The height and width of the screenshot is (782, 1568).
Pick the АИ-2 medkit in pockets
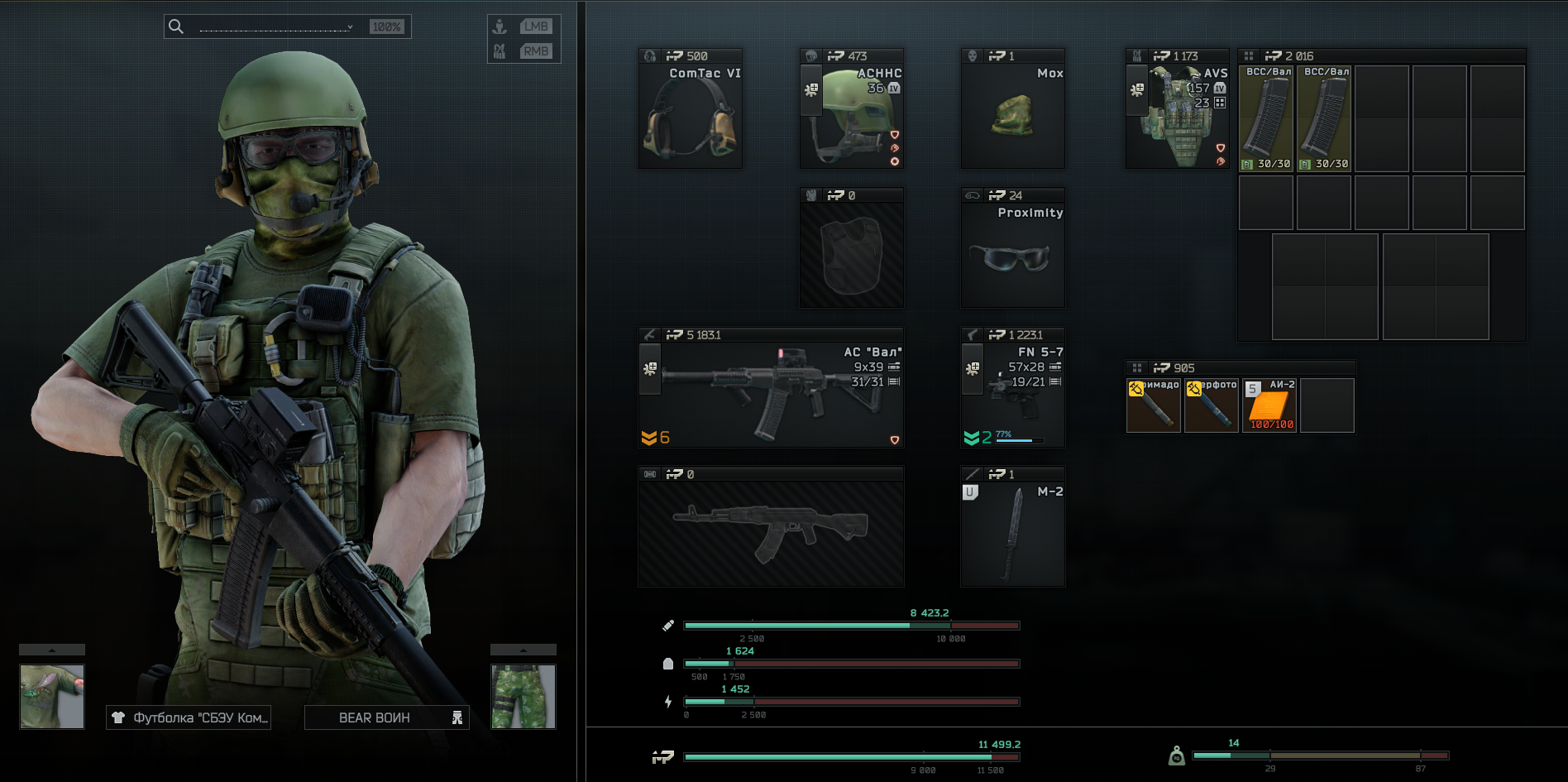(x=1269, y=405)
